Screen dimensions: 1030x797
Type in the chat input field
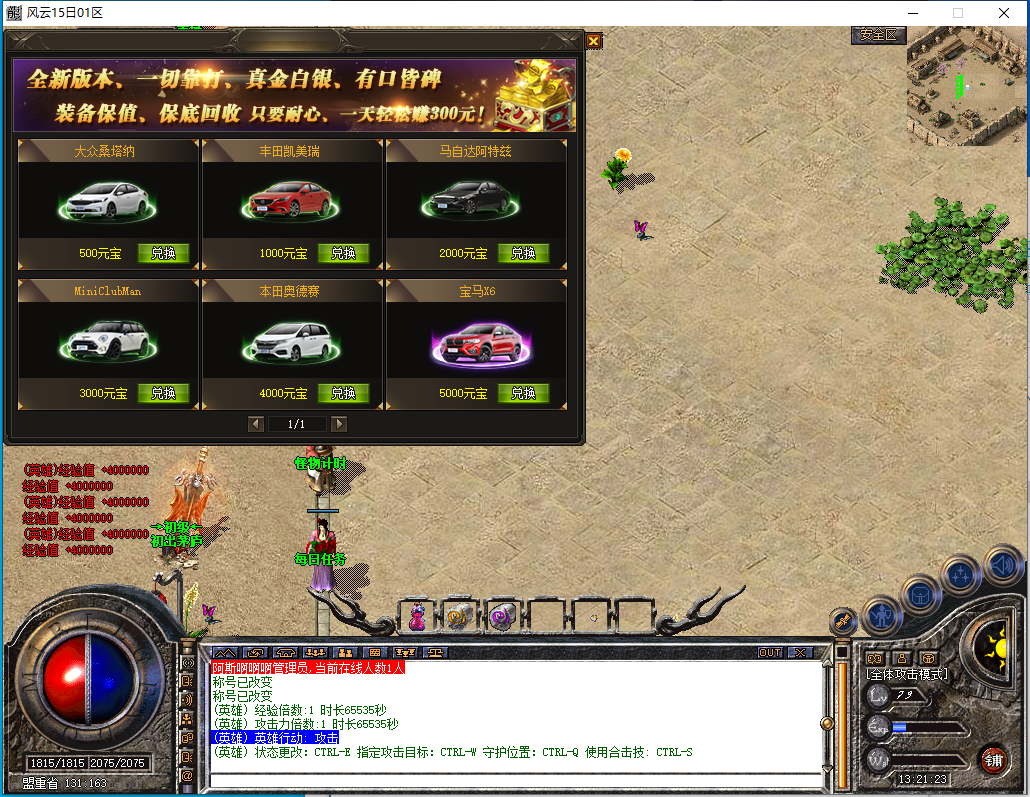click(510, 780)
